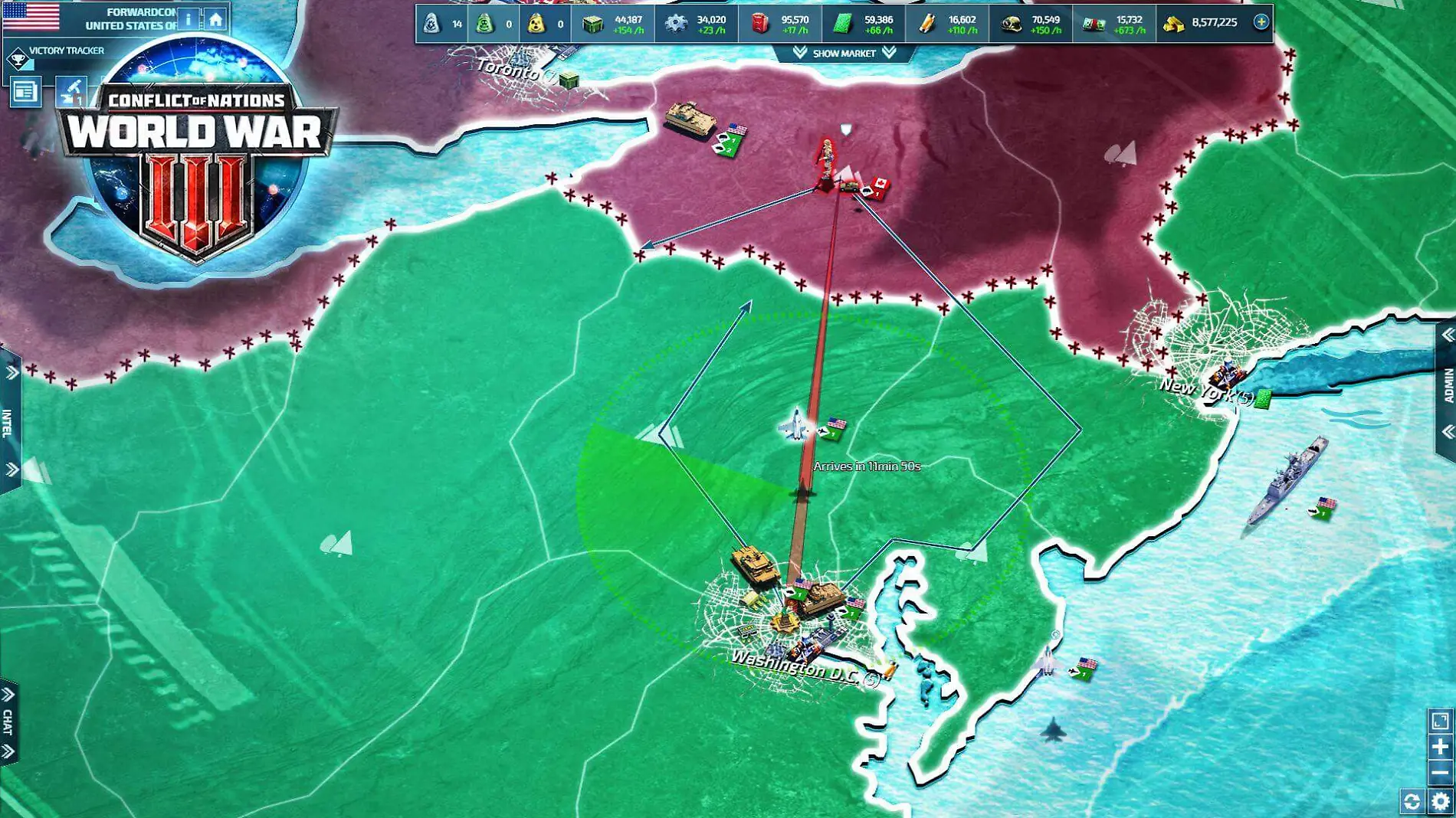Select the US armored vehicle near Toronto
The height and width of the screenshot is (818, 1456).
[690, 119]
